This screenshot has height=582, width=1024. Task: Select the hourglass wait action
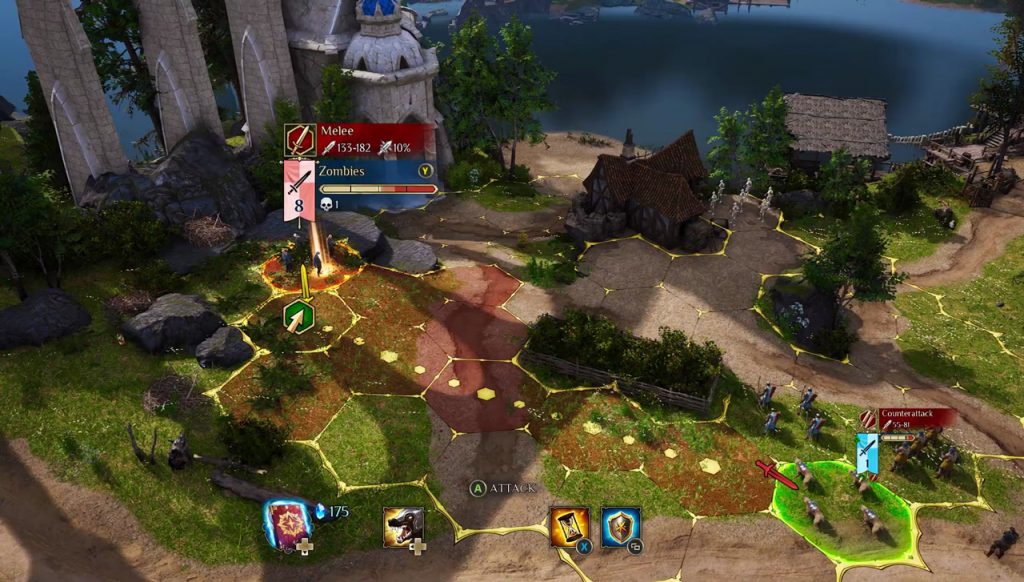pos(569,525)
